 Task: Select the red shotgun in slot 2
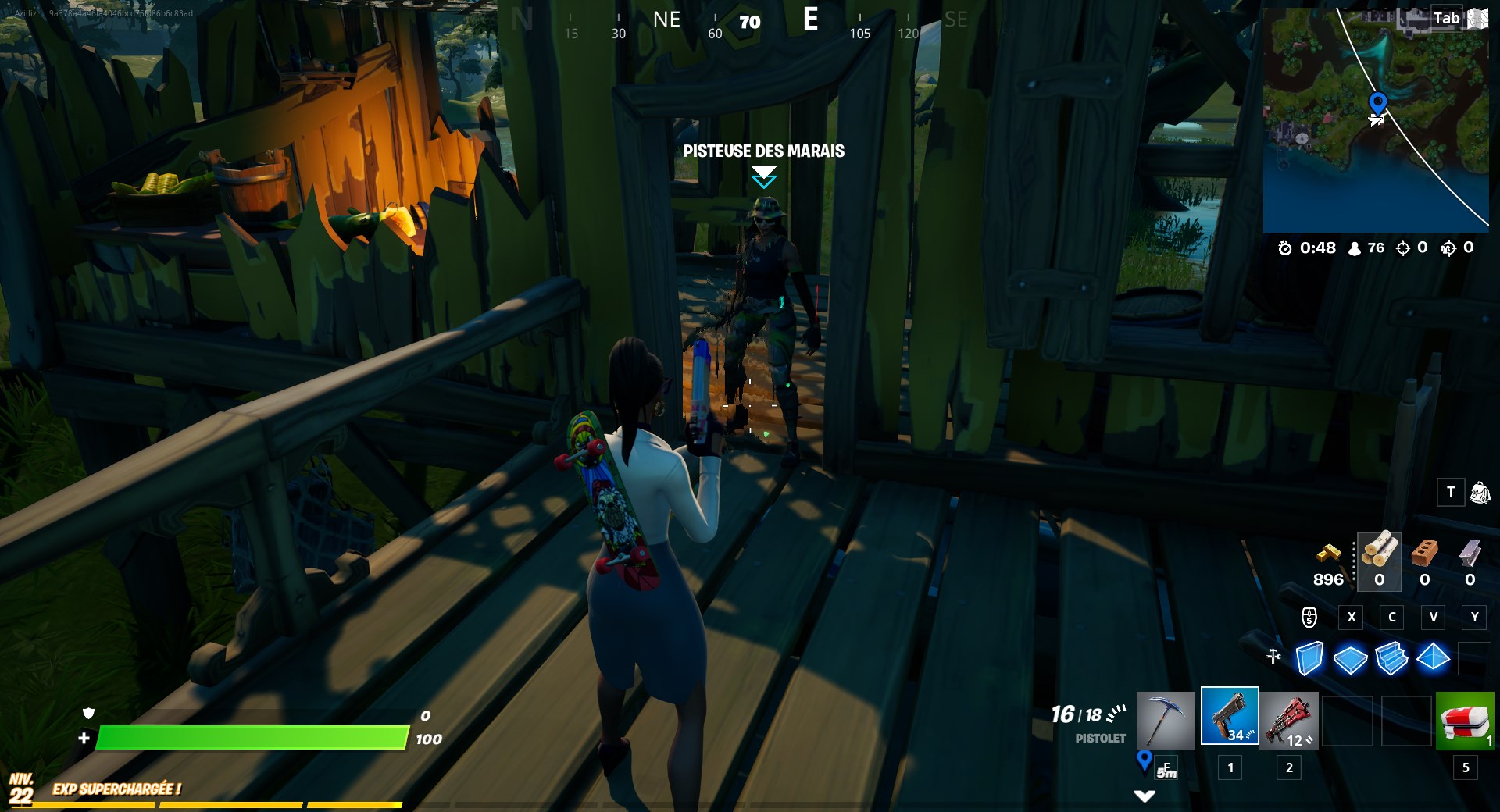pyautogui.click(x=1290, y=720)
